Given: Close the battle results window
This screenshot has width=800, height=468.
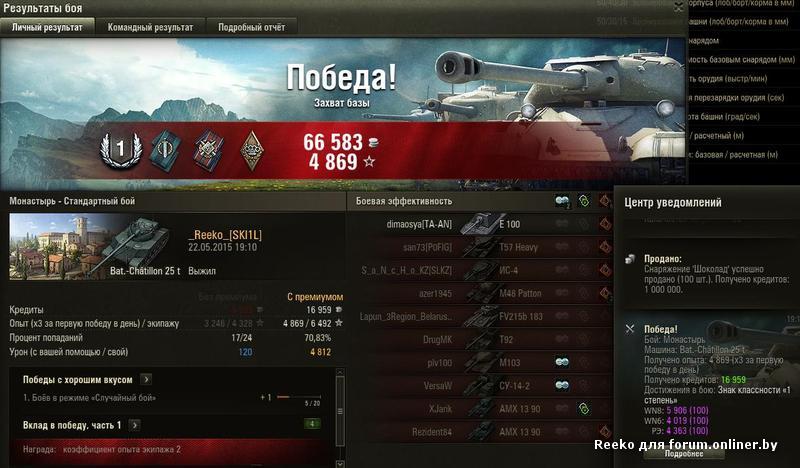Looking at the screenshot, I should [679, 7].
